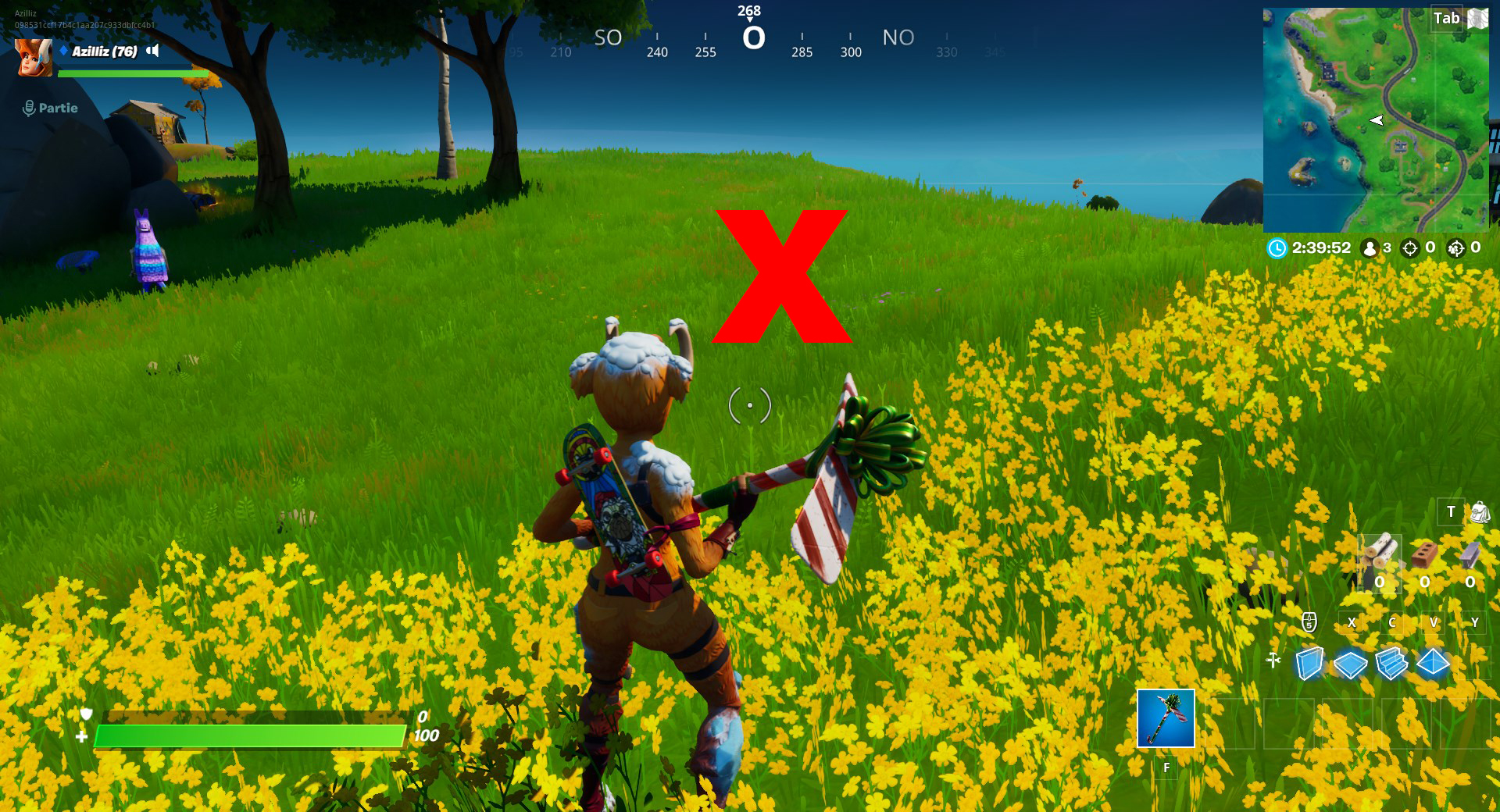Click the mouse button 5 edit indicator

click(1308, 621)
